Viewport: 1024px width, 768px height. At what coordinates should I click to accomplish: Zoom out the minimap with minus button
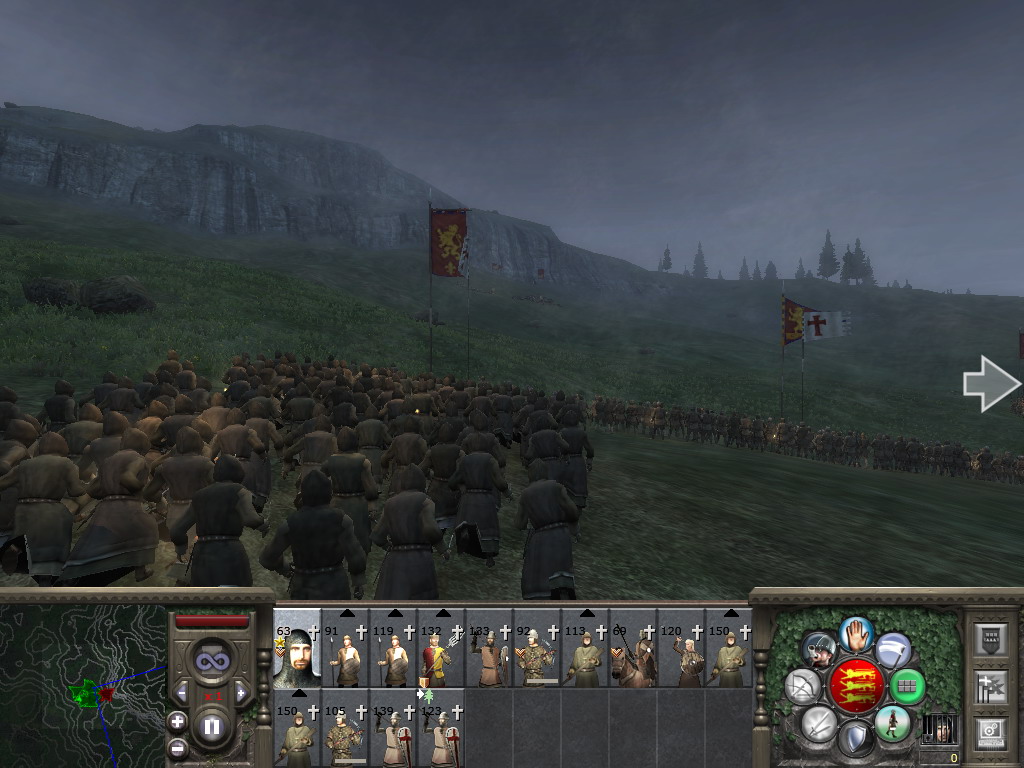pyautogui.click(x=178, y=746)
